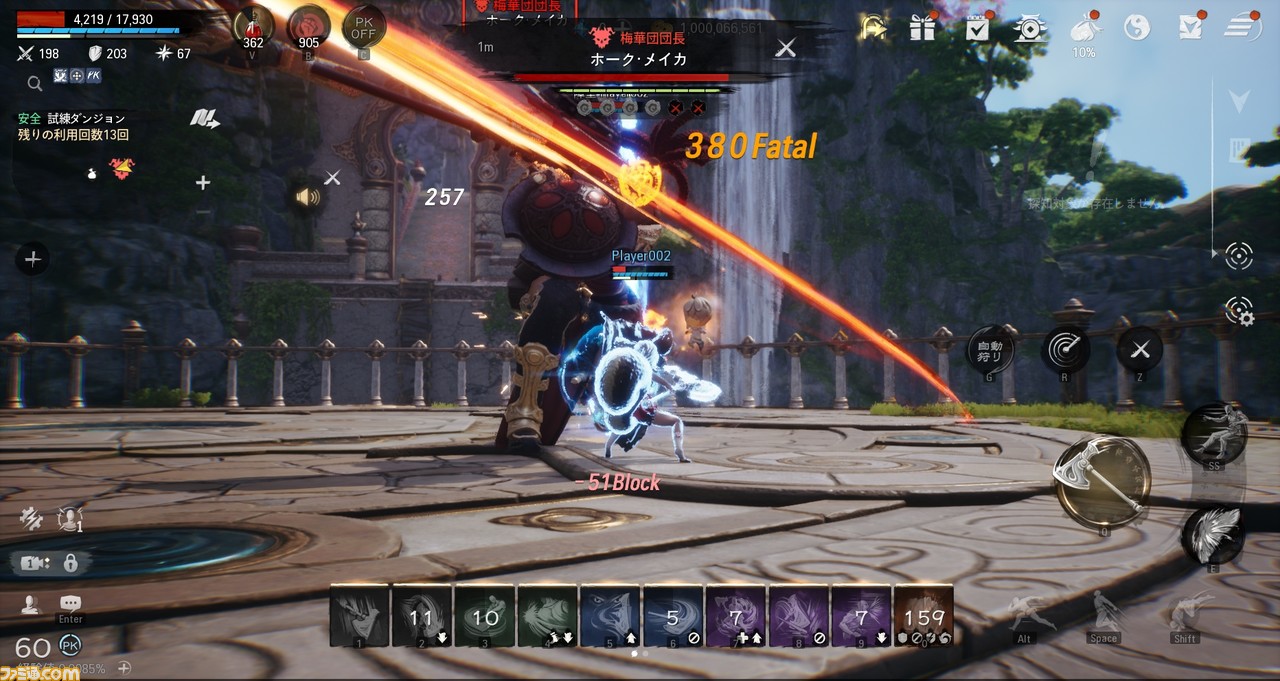Open the calendar checkmark attendance icon

(977, 28)
